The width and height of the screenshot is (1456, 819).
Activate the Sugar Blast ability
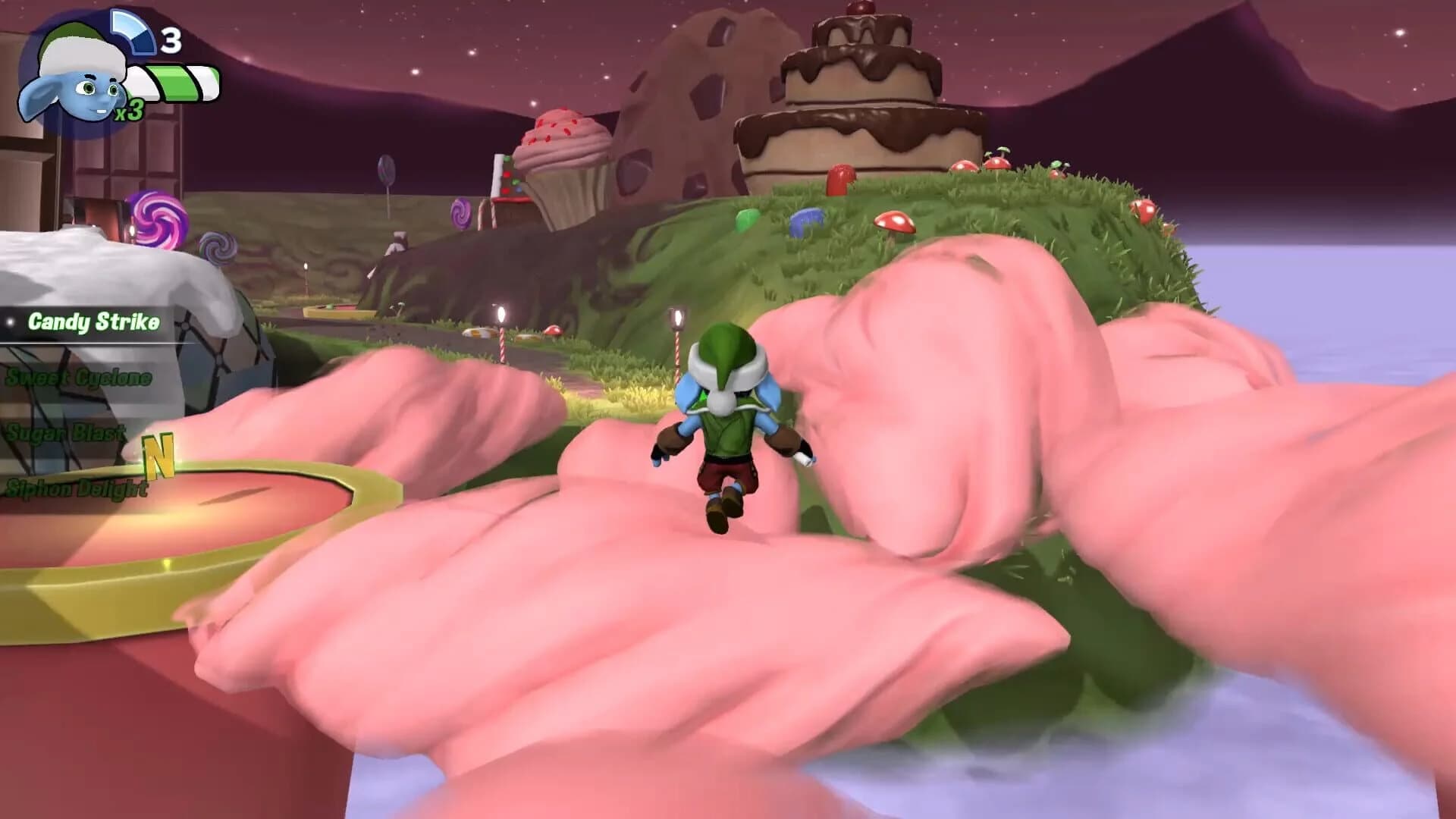64,434
